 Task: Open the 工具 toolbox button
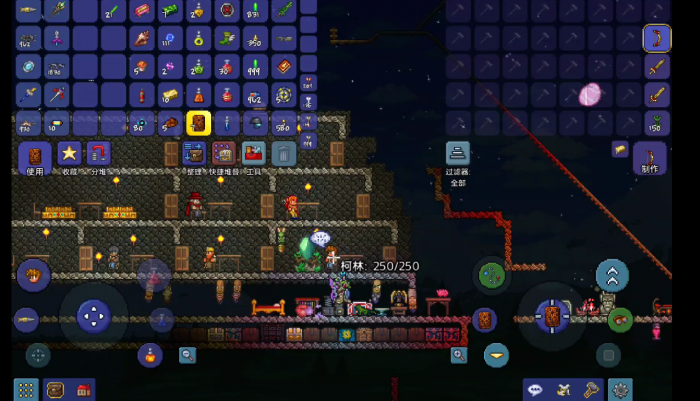coord(253,155)
